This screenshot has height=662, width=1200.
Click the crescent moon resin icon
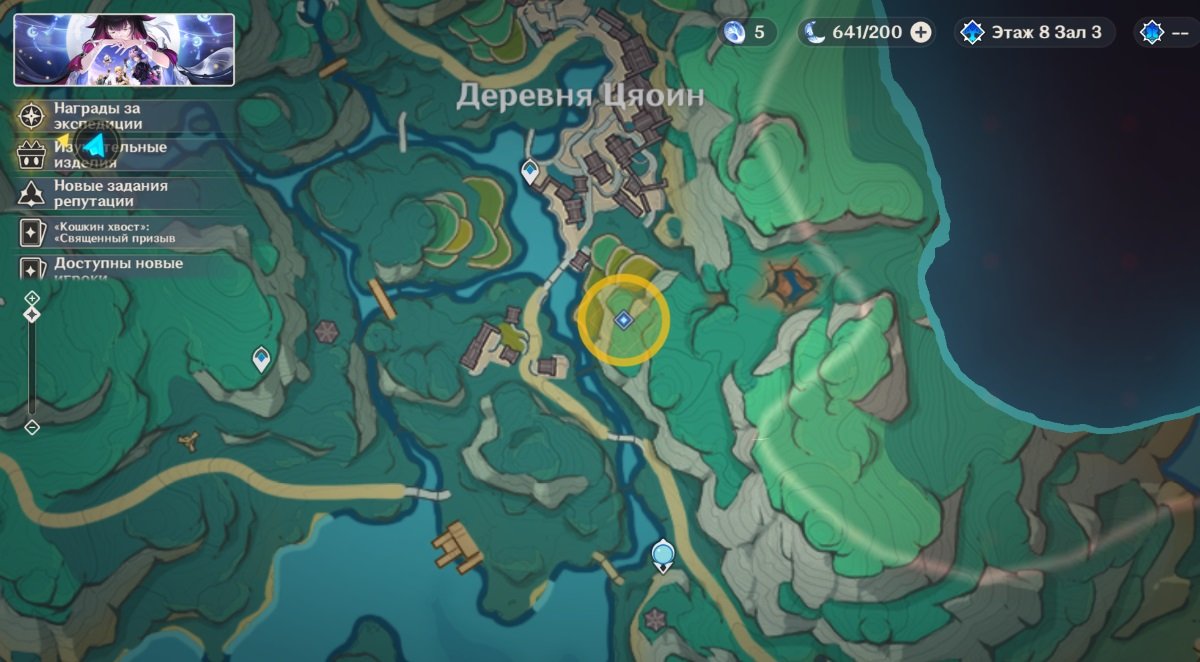tap(816, 33)
